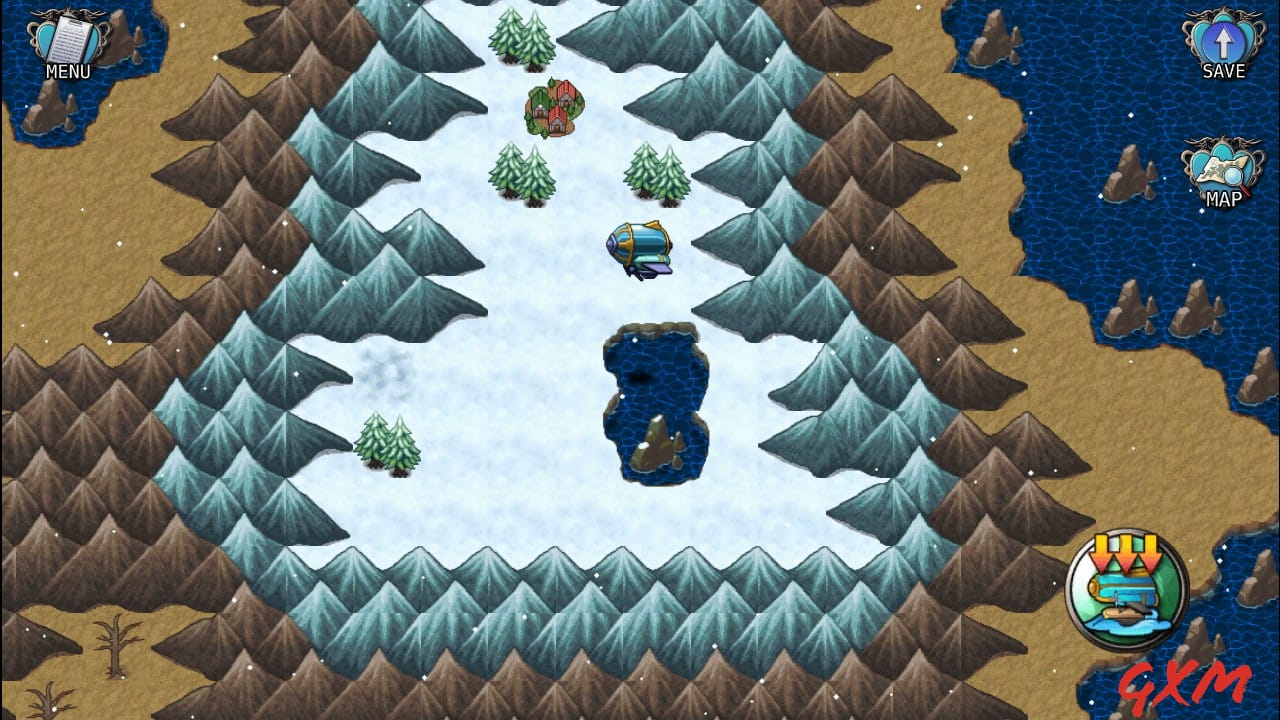Click the MENU label text

point(70,71)
